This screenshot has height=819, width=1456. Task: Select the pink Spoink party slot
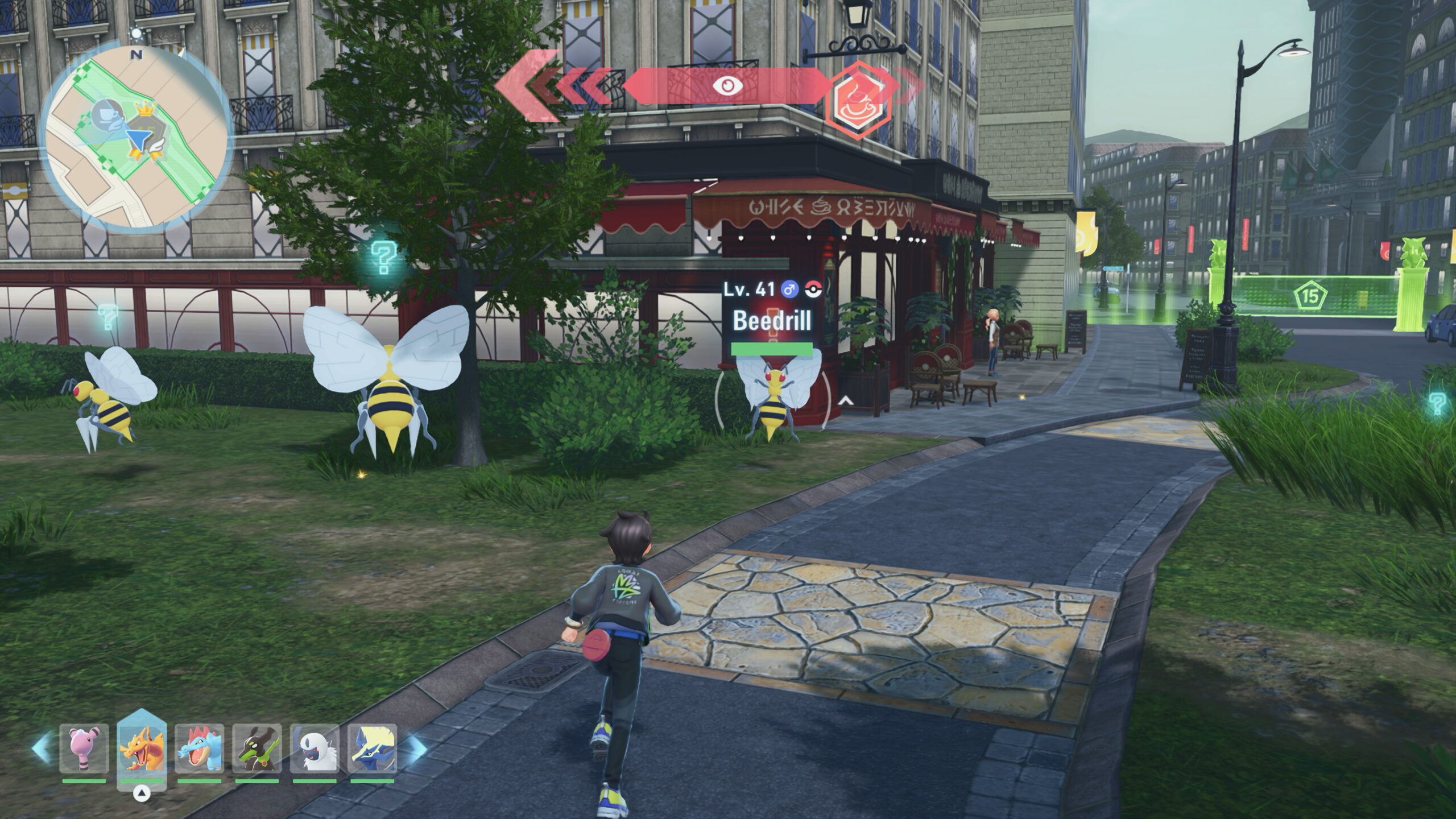pyautogui.click(x=84, y=748)
